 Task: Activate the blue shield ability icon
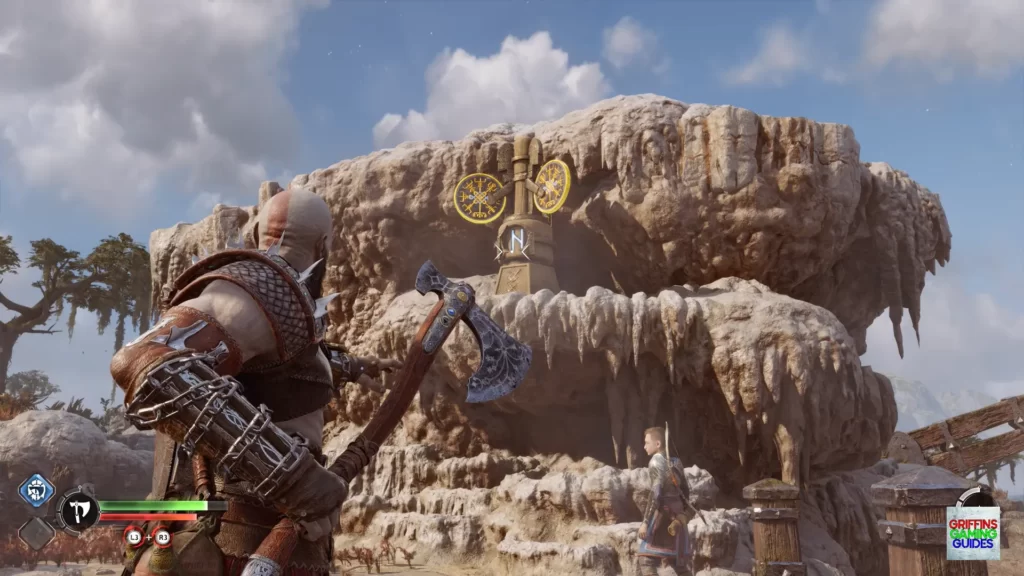click(35, 490)
